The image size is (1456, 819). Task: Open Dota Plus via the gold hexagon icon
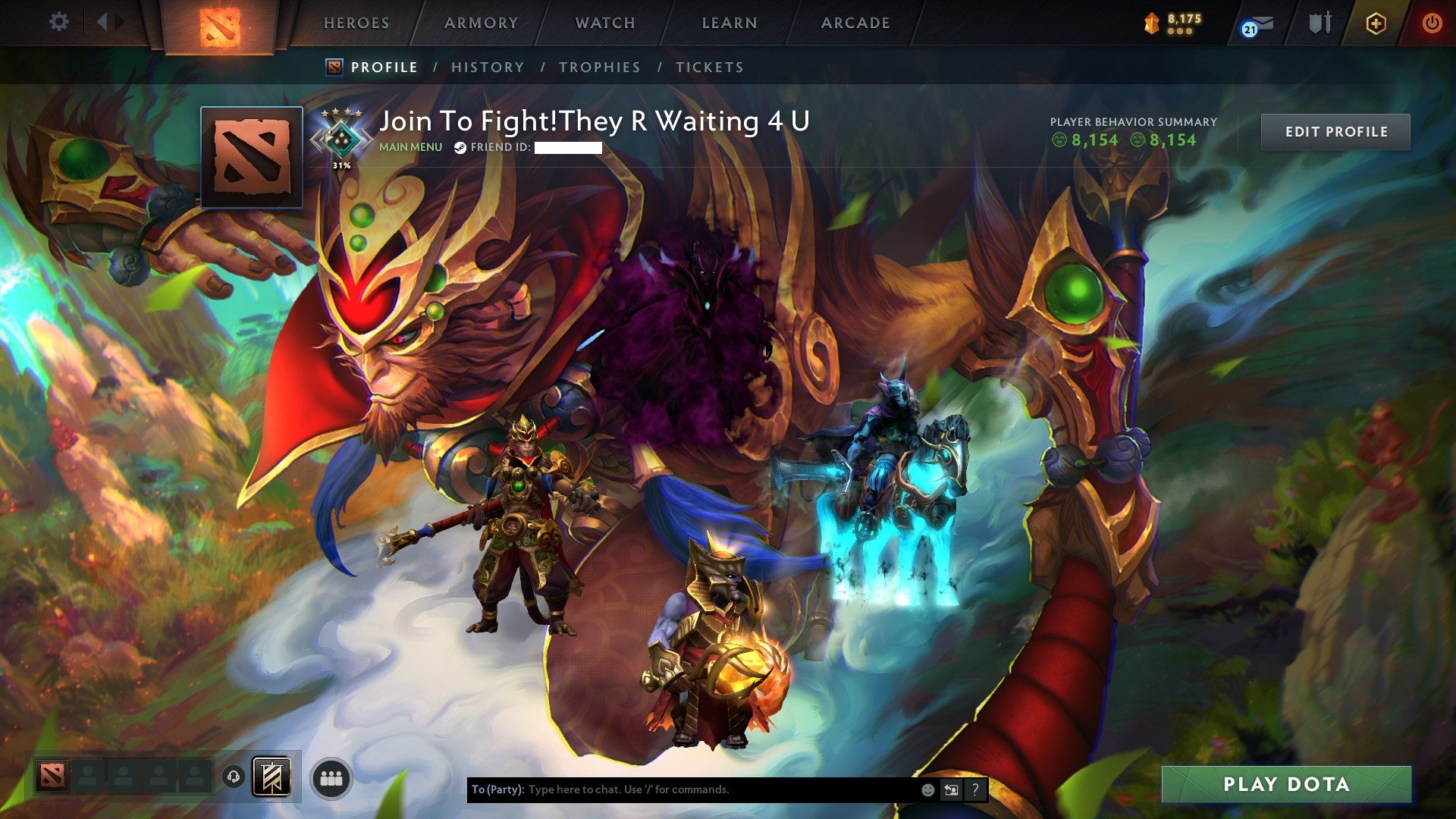pyautogui.click(x=1378, y=23)
